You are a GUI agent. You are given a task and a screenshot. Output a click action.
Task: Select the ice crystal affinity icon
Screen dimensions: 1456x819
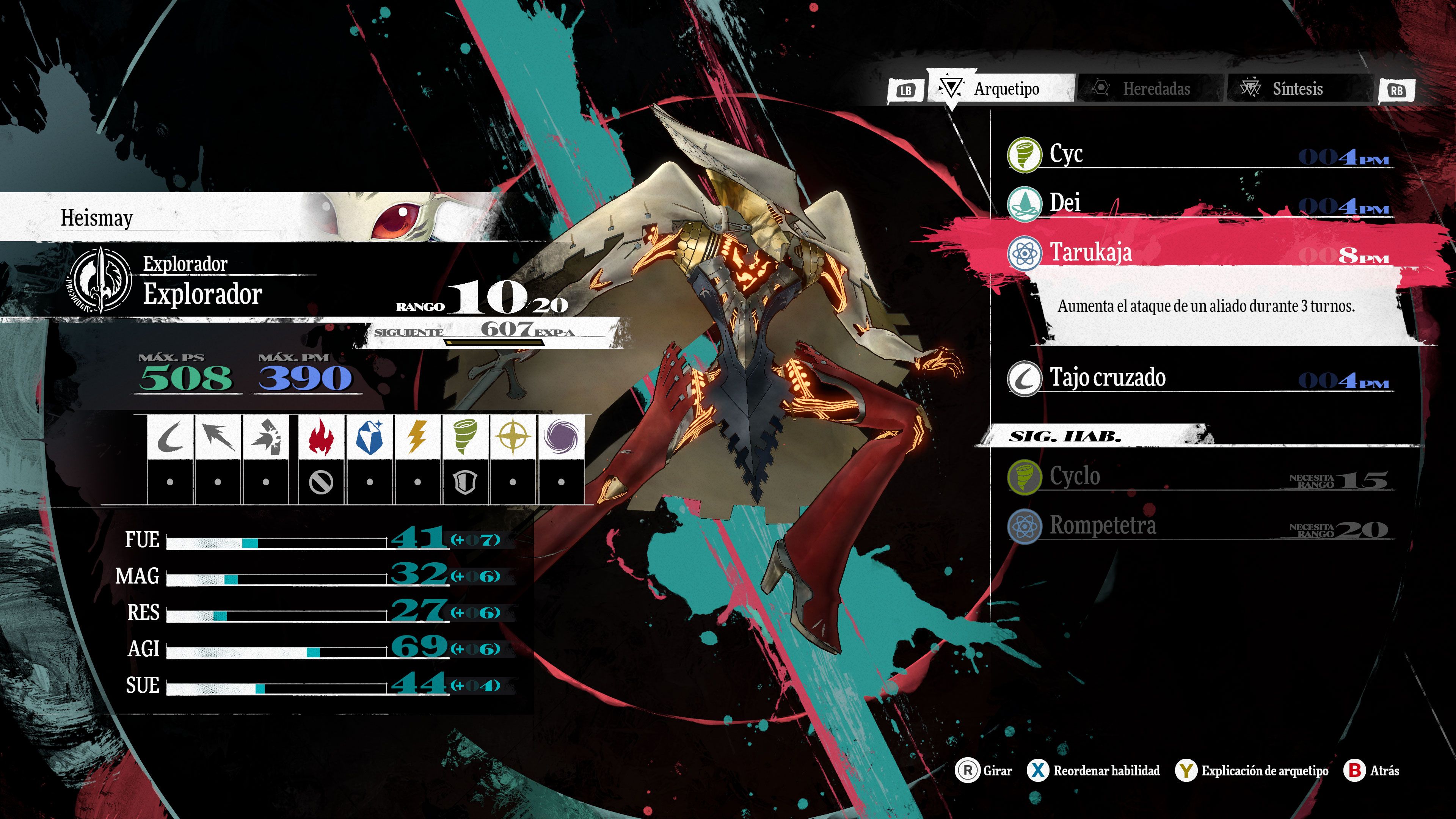point(369,438)
